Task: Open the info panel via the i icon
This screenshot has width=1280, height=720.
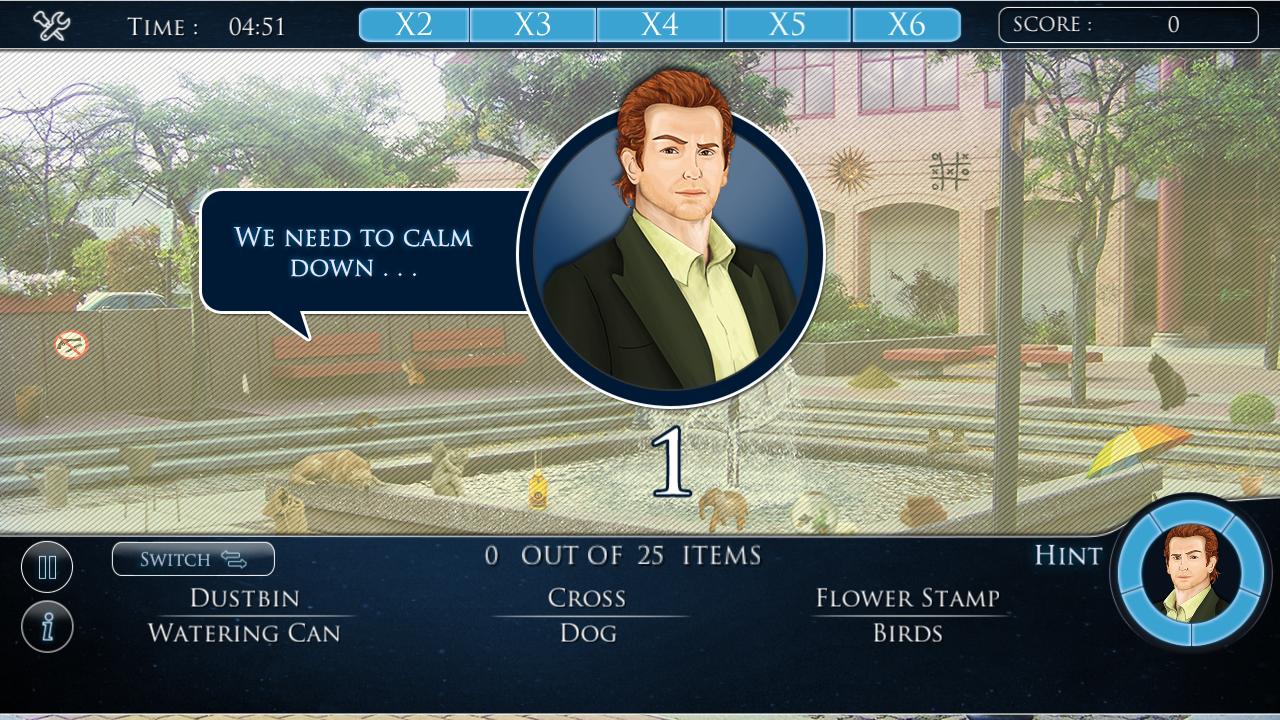Action: coord(46,626)
